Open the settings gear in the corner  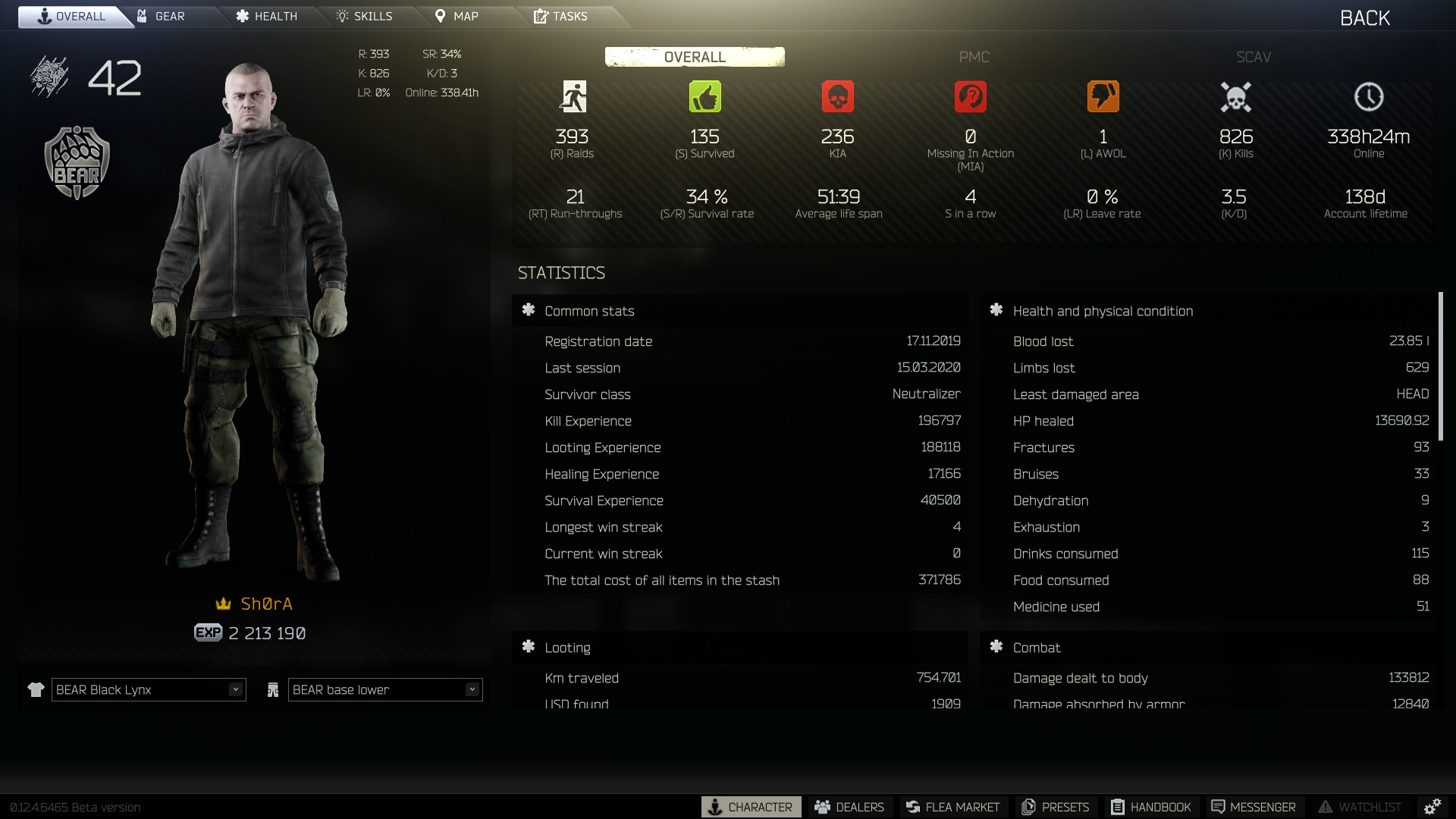point(1432,807)
